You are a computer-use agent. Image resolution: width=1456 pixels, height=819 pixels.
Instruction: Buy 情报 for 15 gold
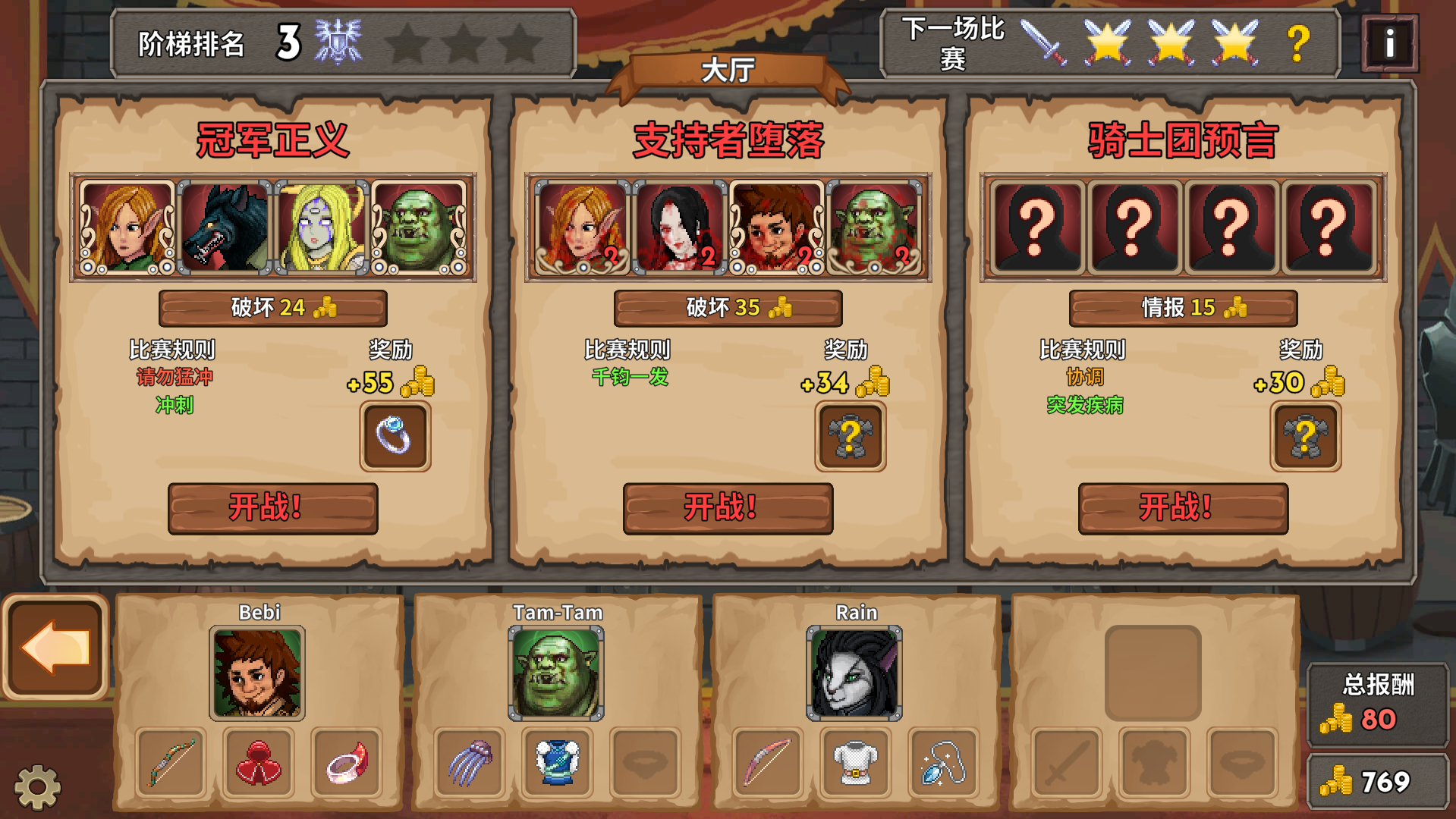pos(1183,308)
